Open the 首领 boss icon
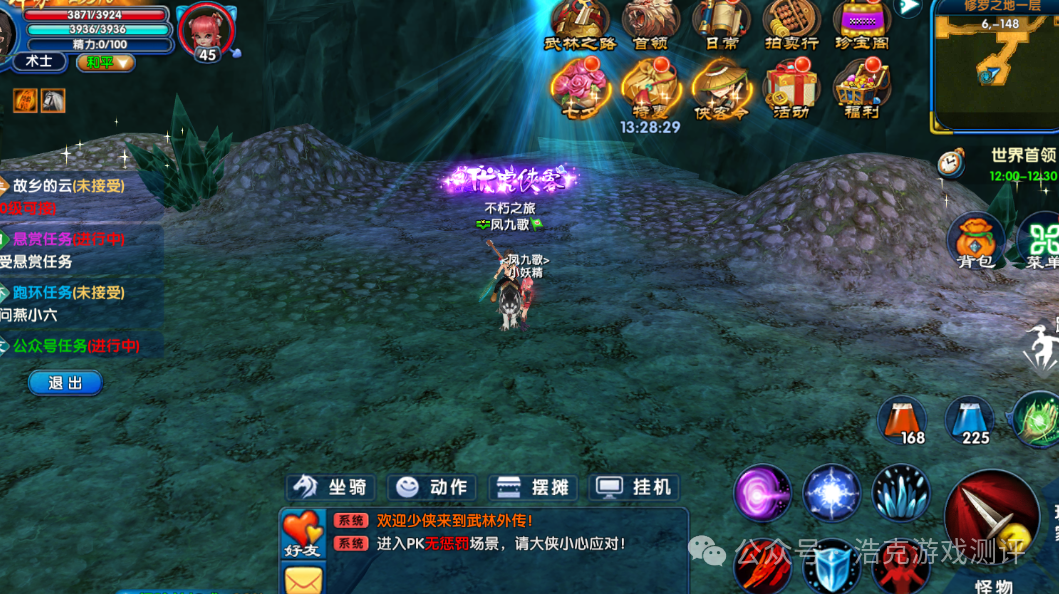The height and width of the screenshot is (594, 1059). [x=650, y=24]
